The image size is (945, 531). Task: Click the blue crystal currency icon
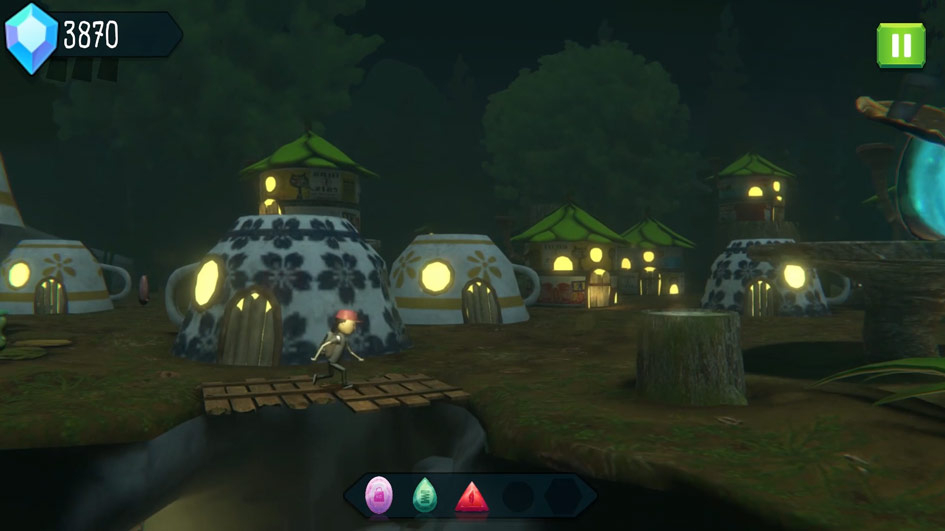(x=31, y=37)
